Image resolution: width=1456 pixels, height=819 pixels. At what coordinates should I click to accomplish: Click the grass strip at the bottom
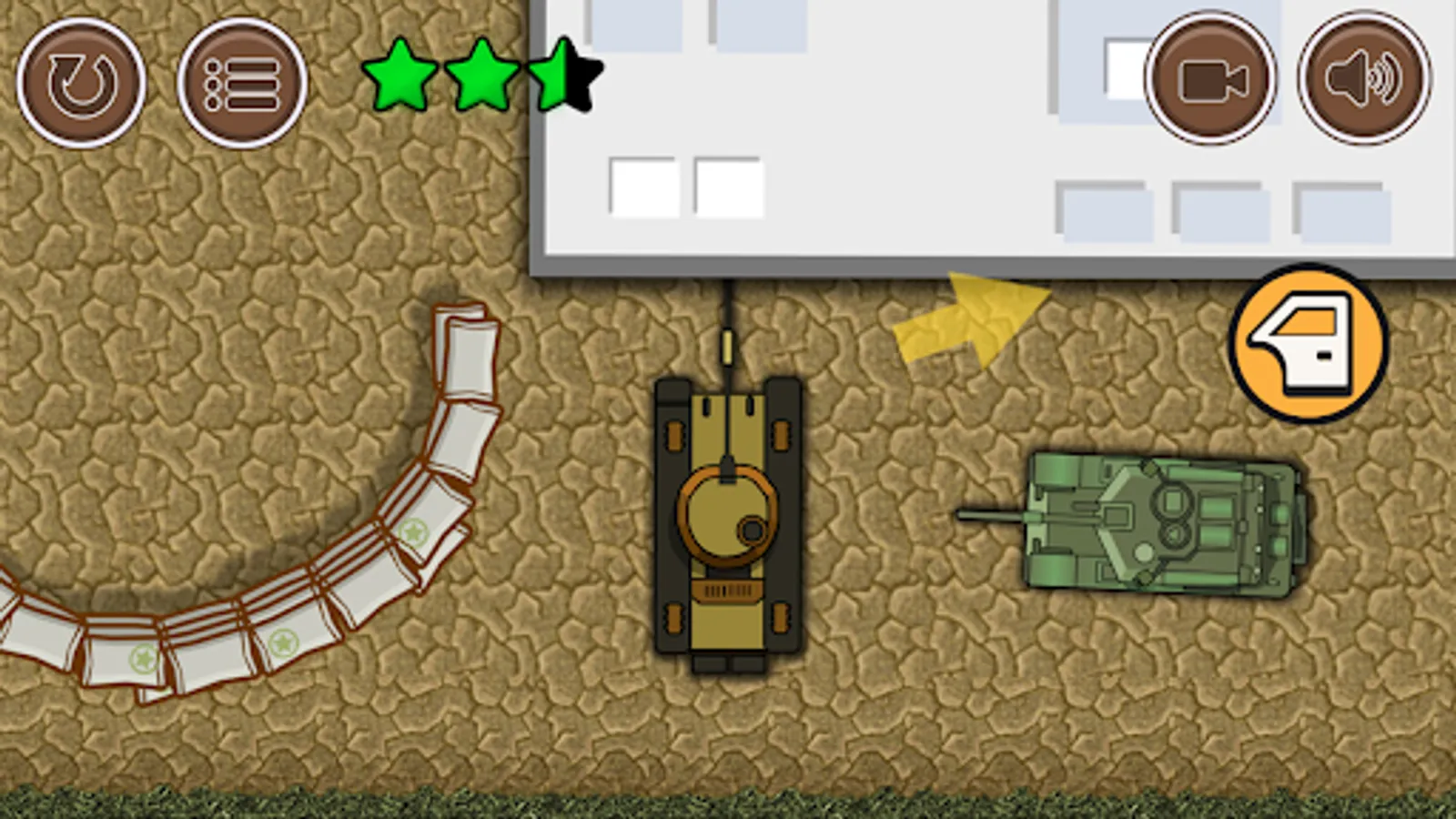[x=728, y=801]
